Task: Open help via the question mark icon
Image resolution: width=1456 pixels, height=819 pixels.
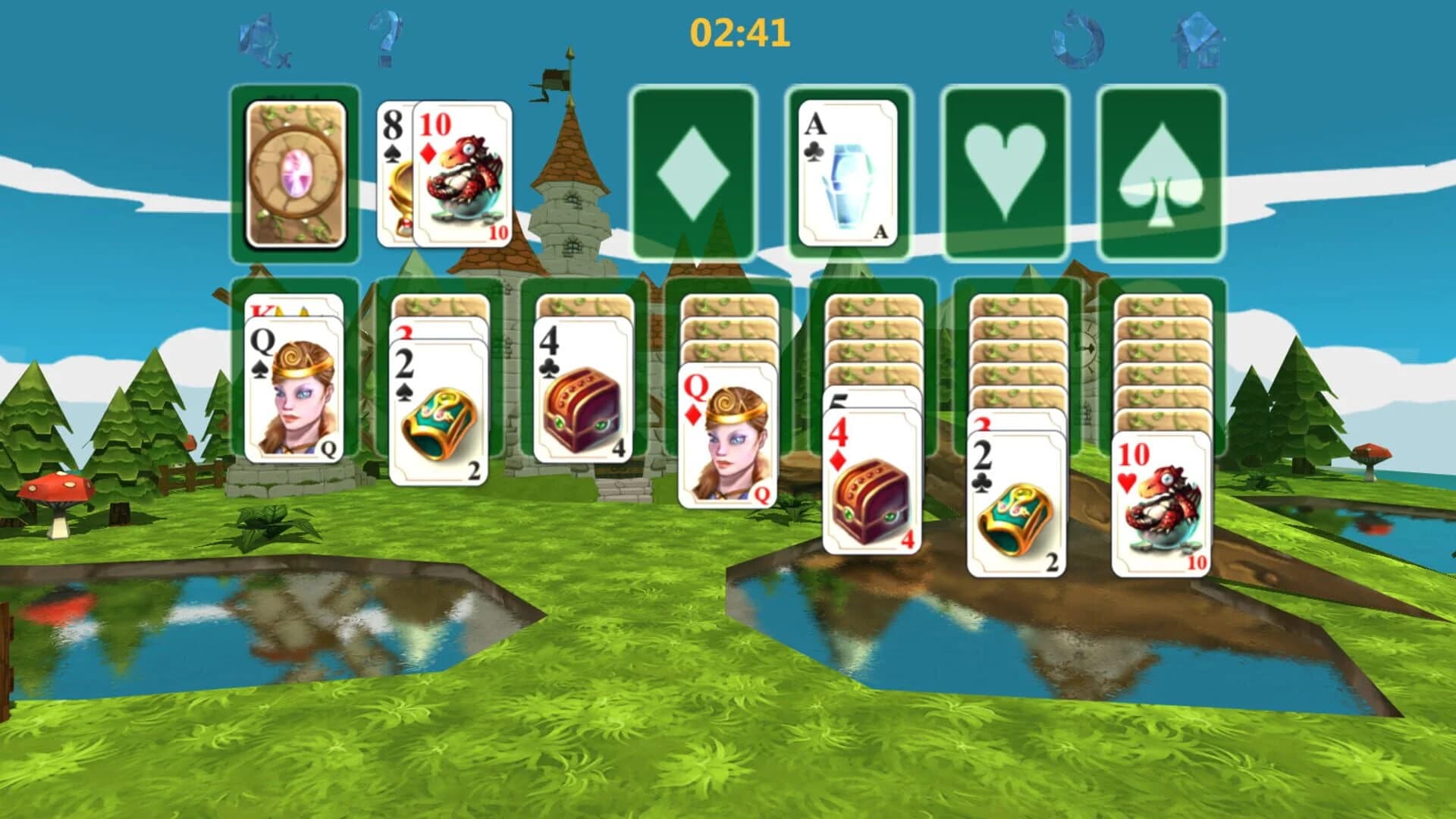Action: coord(387,38)
